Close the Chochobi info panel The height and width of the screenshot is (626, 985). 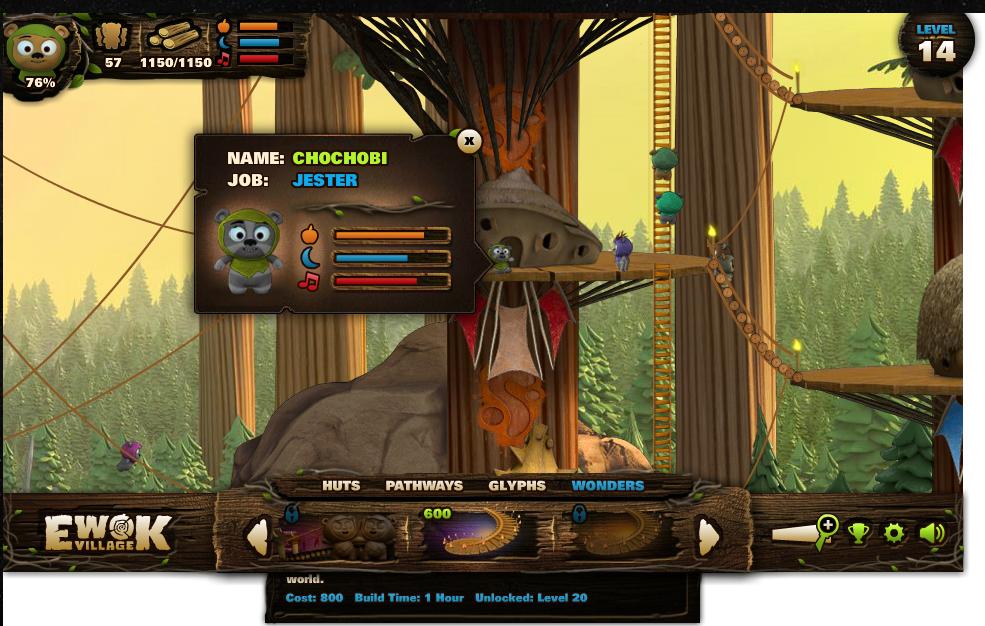coord(469,141)
